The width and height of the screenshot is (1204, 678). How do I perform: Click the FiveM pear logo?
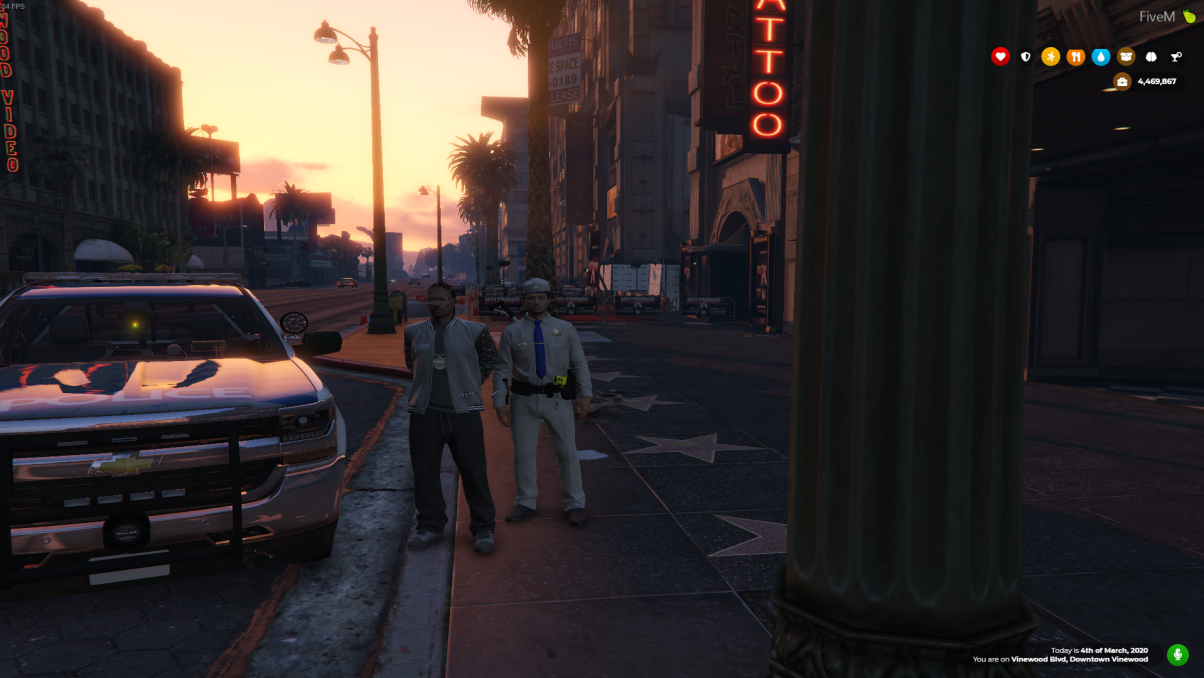1189,17
